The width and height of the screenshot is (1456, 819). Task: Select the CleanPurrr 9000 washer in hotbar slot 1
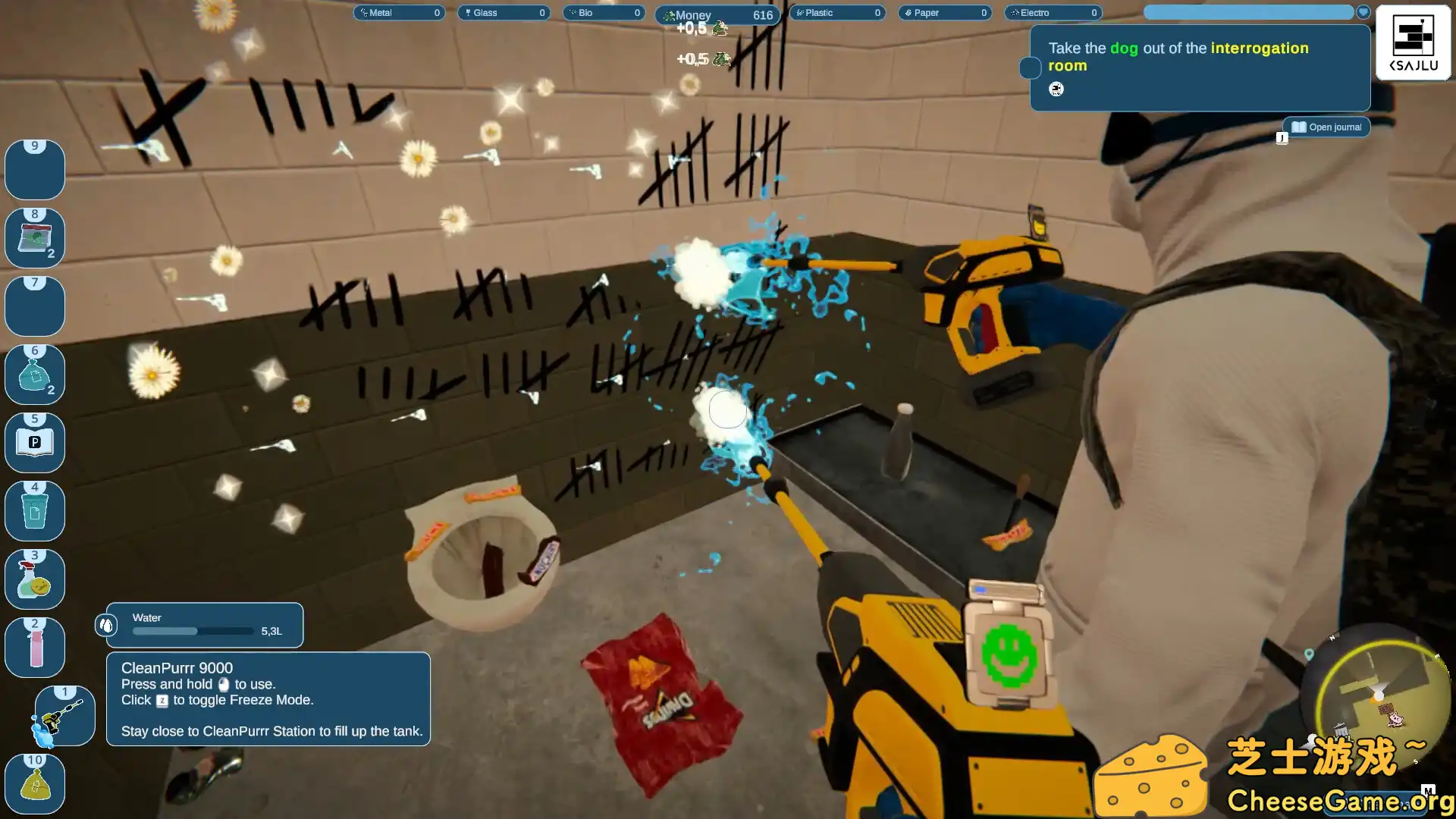(64, 715)
